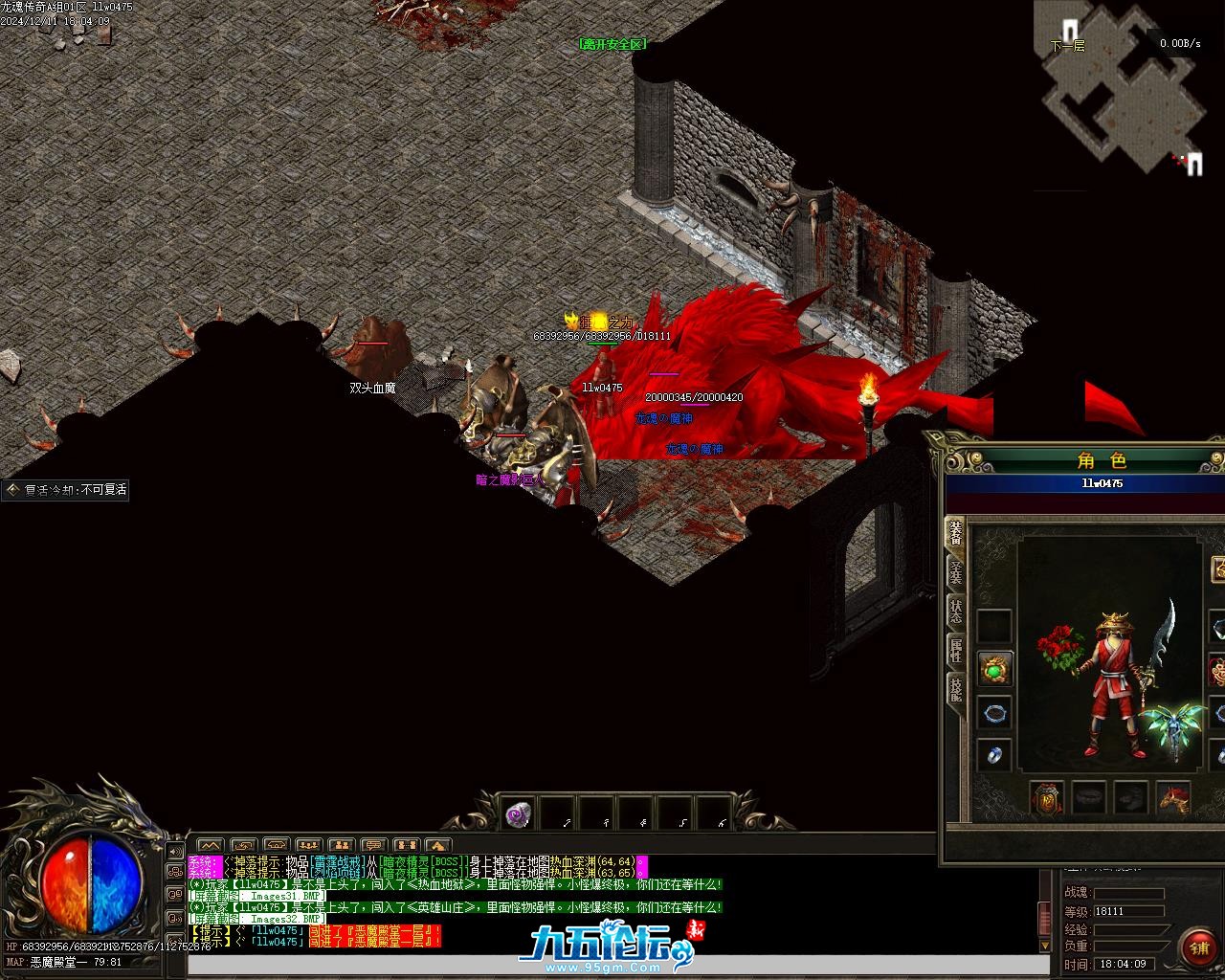Click the mountain icon toolbar button
Screen dimensions: 1225x980
(x=210, y=846)
